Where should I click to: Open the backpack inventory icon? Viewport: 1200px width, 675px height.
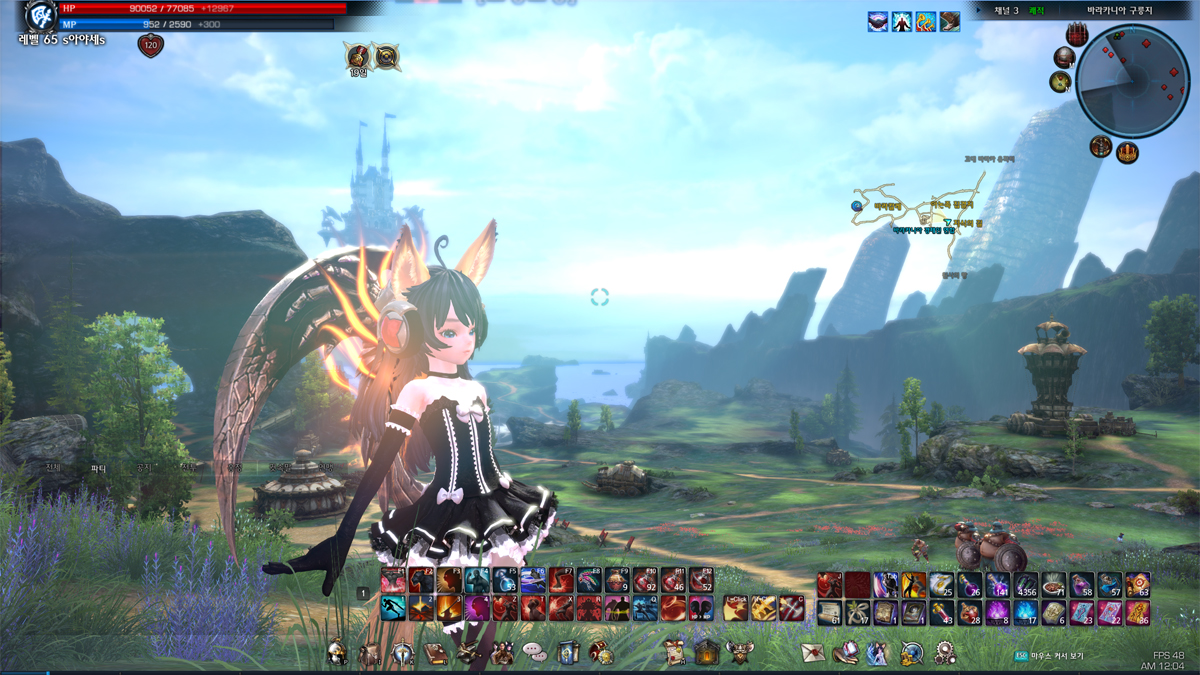click(x=370, y=653)
